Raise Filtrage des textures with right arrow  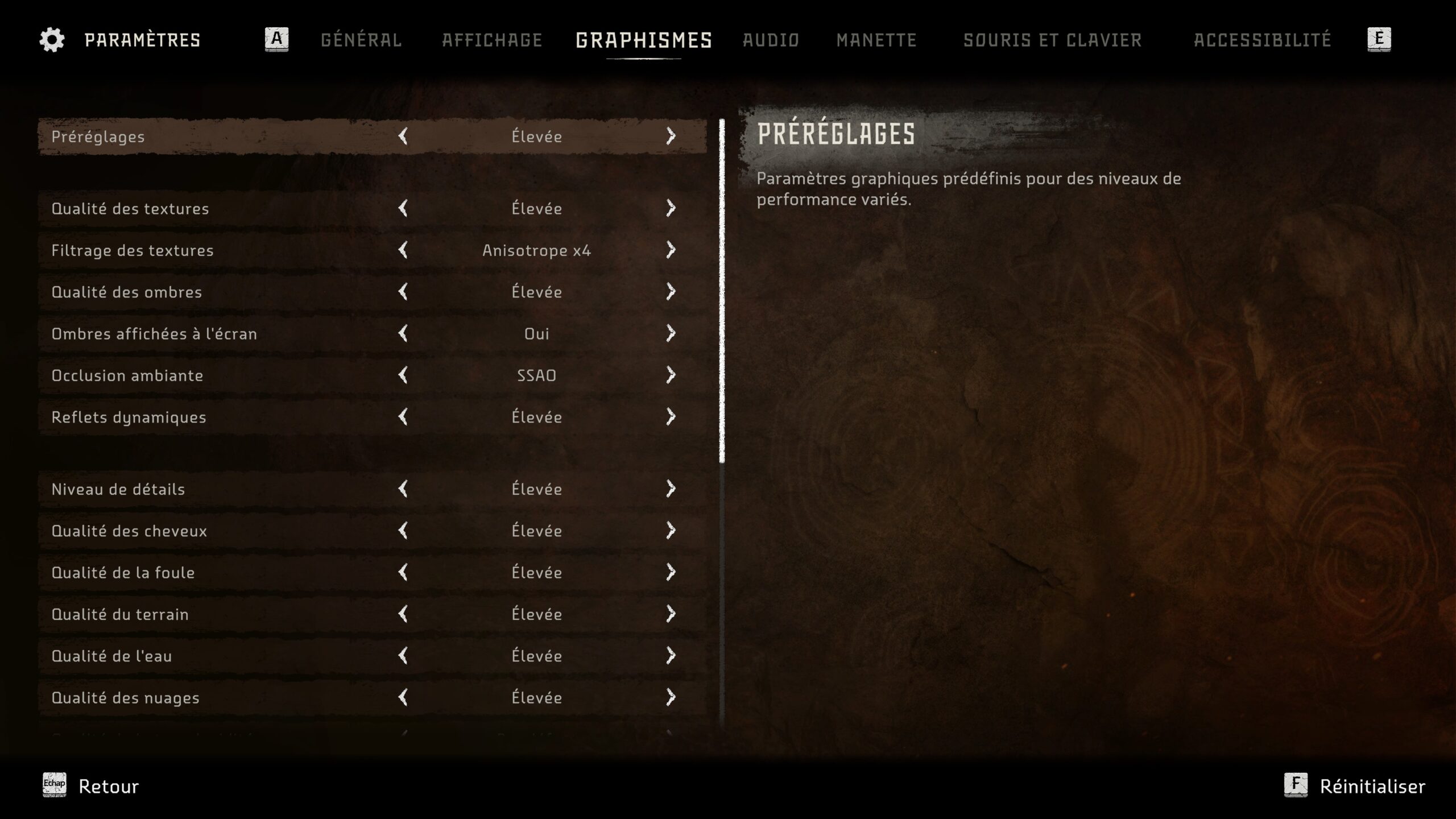671,250
